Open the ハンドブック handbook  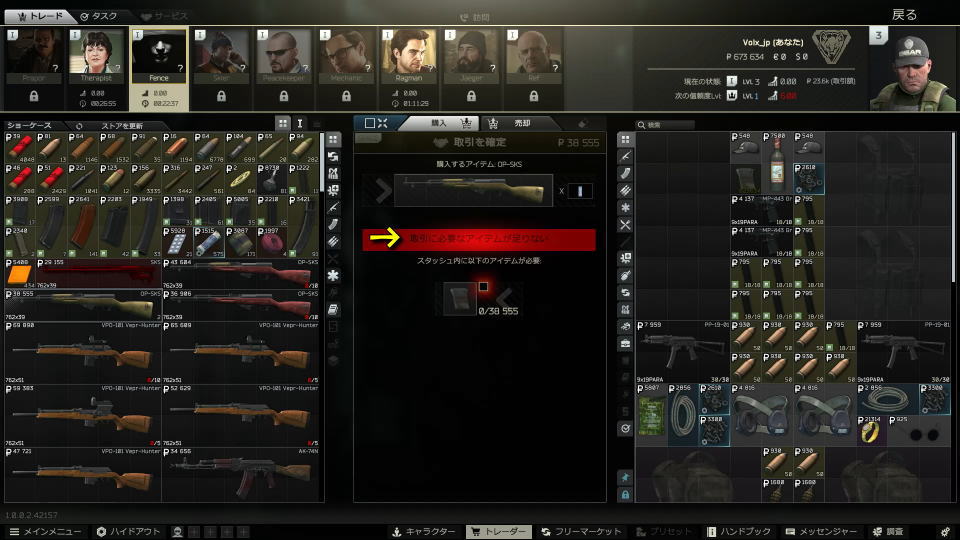739,531
